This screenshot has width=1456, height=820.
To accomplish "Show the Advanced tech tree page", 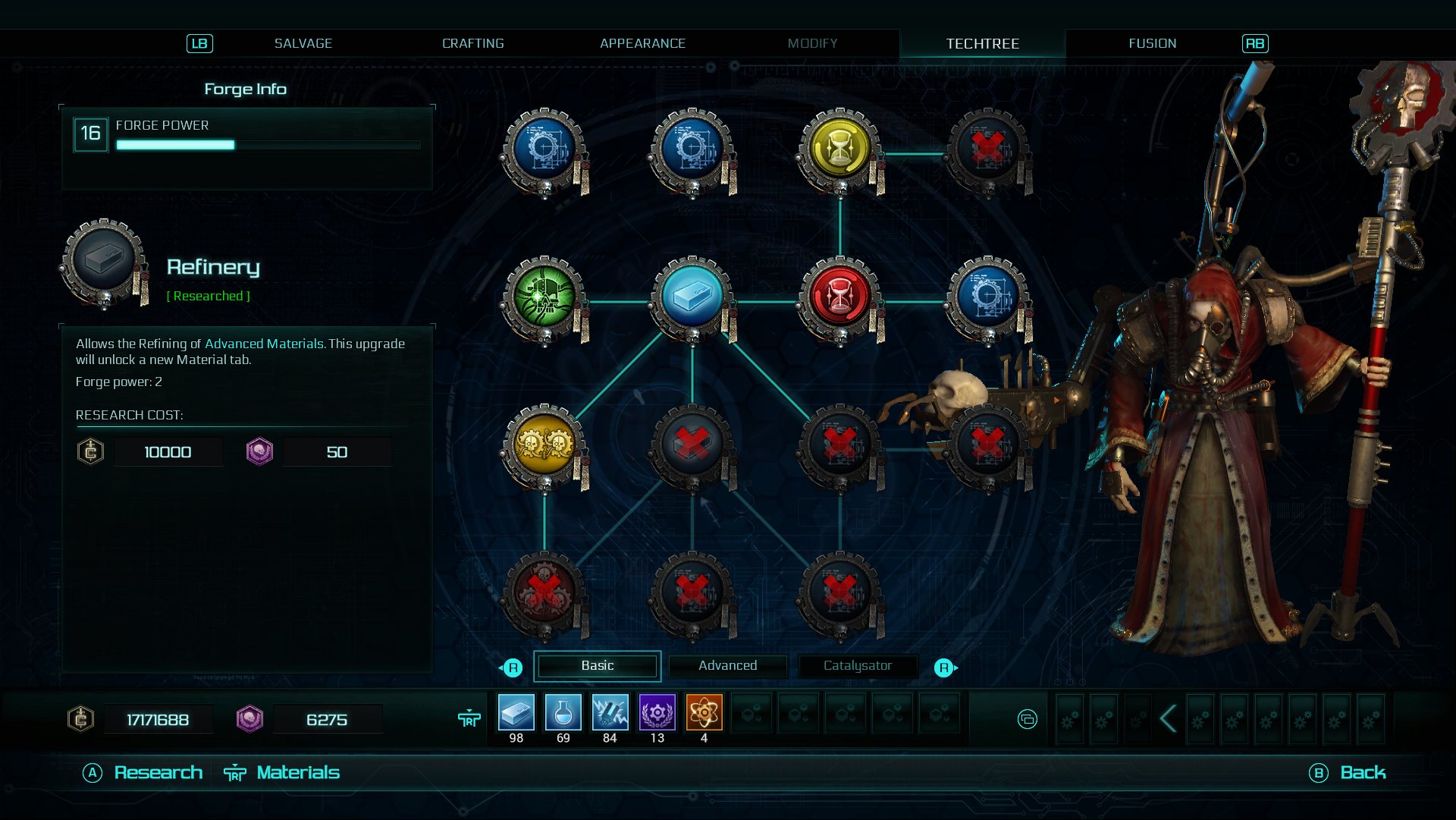I will click(x=727, y=666).
